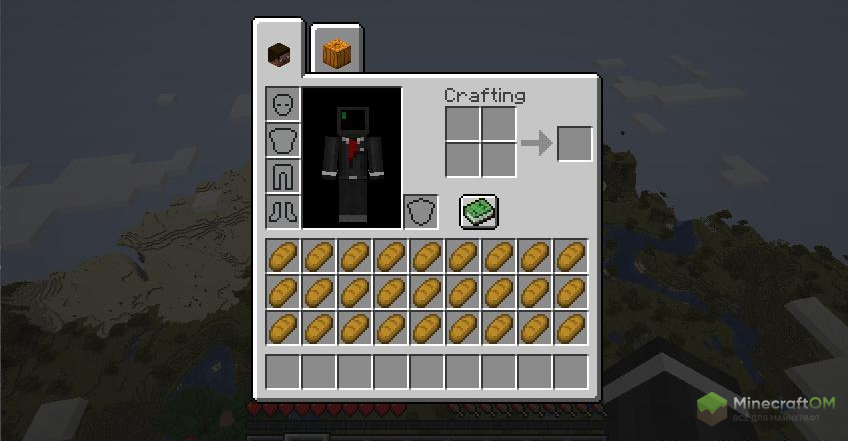The height and width of the screenshot is (441, 848).
Task: Select the player head inventory tab
Action: [x=279, y=53]
